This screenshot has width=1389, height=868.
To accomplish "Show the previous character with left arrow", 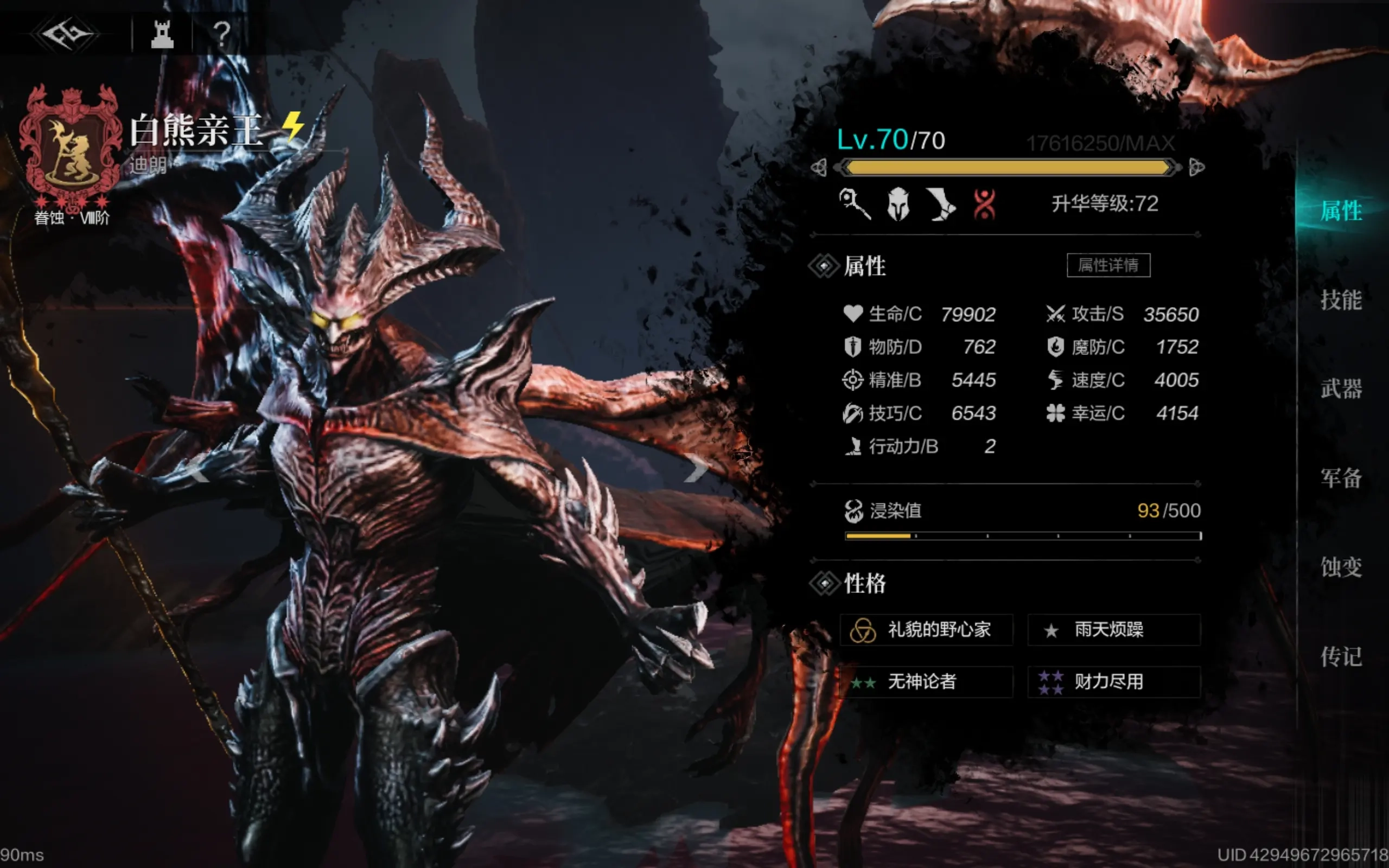I will 198,472.
